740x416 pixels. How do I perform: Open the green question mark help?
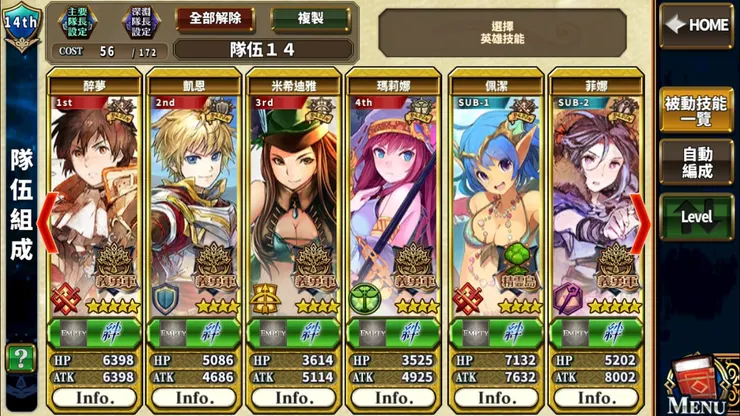click(x=18, y=357)
